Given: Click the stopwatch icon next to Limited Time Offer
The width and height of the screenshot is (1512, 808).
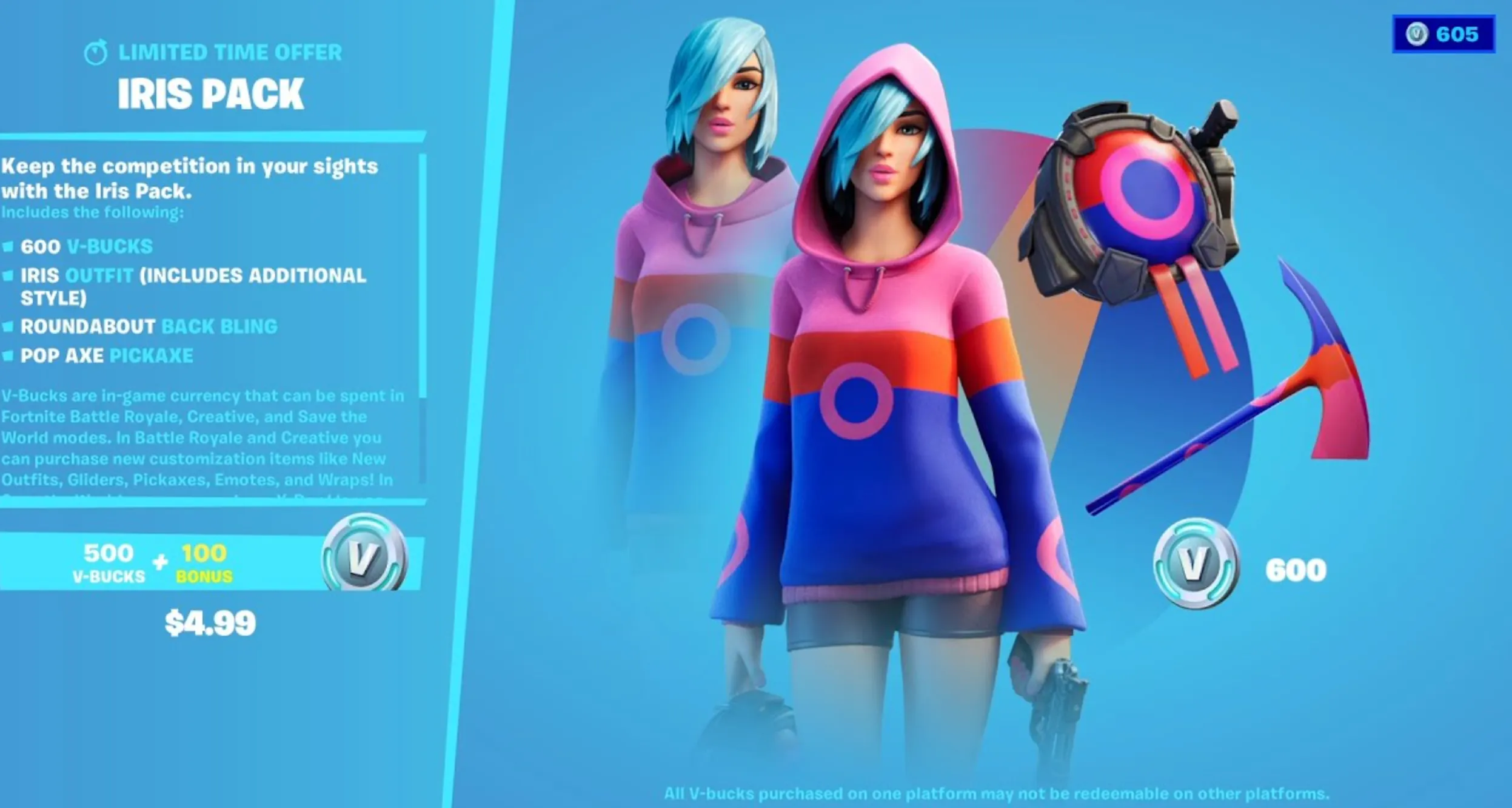Looking at the screenshot, I should (x=97, y=53).
